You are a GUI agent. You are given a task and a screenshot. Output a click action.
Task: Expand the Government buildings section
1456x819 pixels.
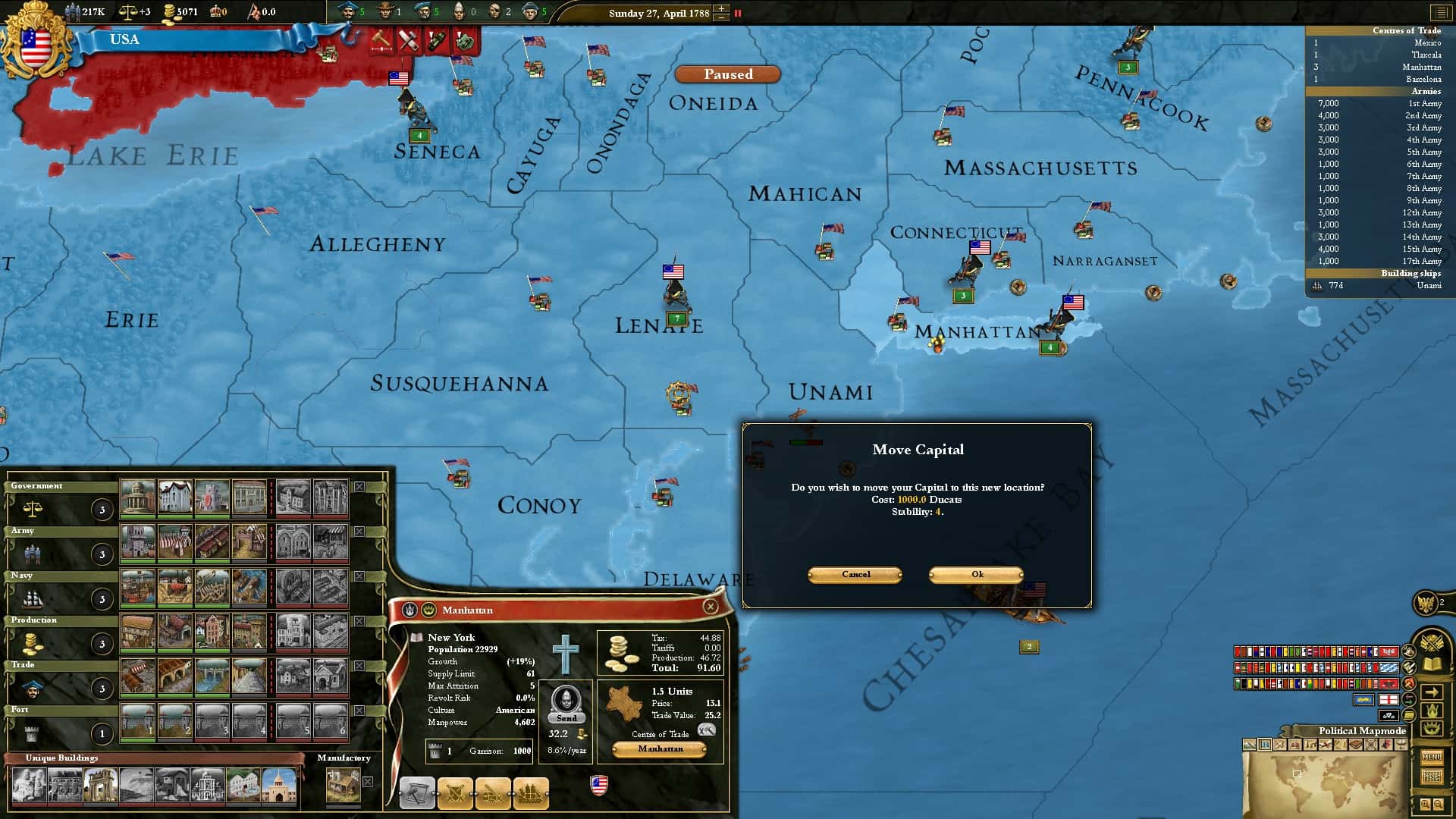(x=36, y=485)
